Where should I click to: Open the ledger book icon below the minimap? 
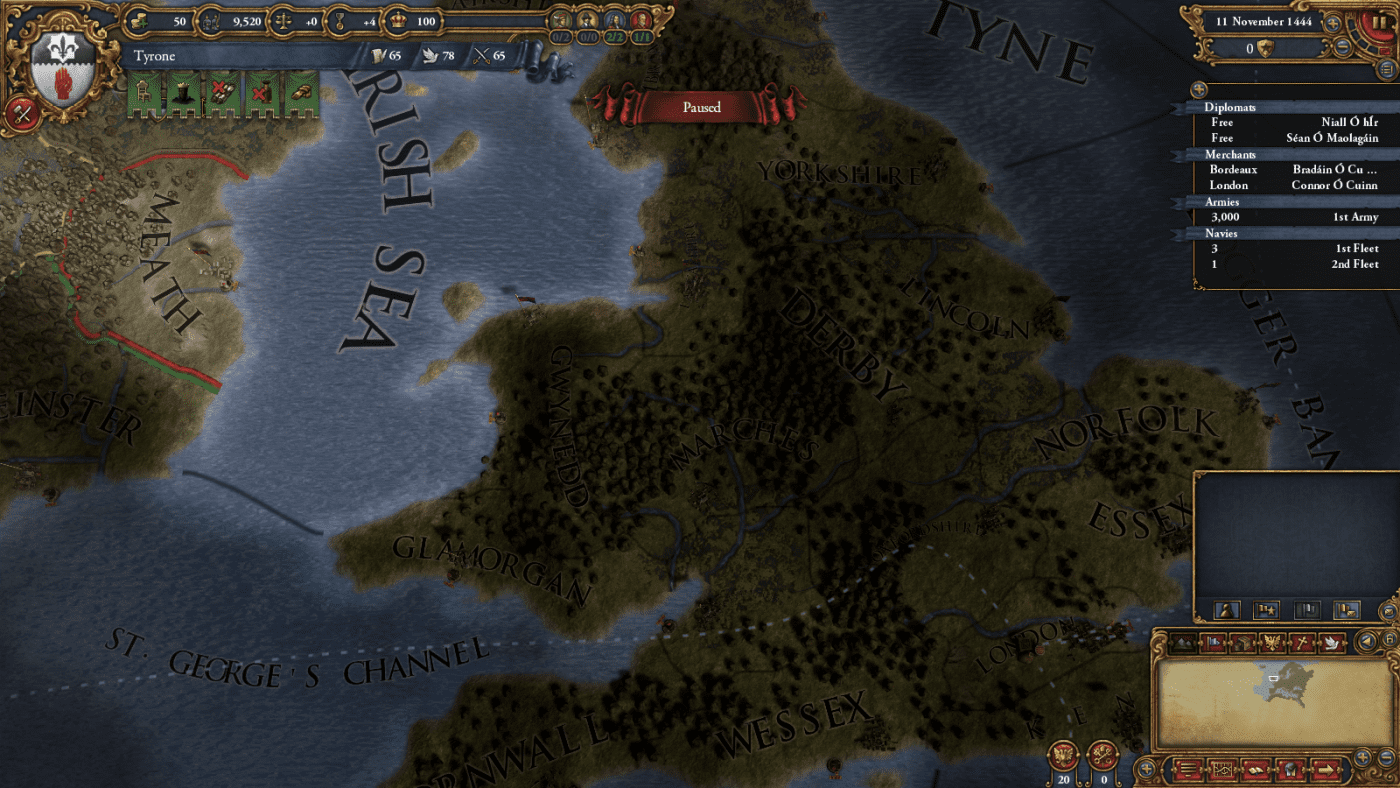tap(1256, 768)
